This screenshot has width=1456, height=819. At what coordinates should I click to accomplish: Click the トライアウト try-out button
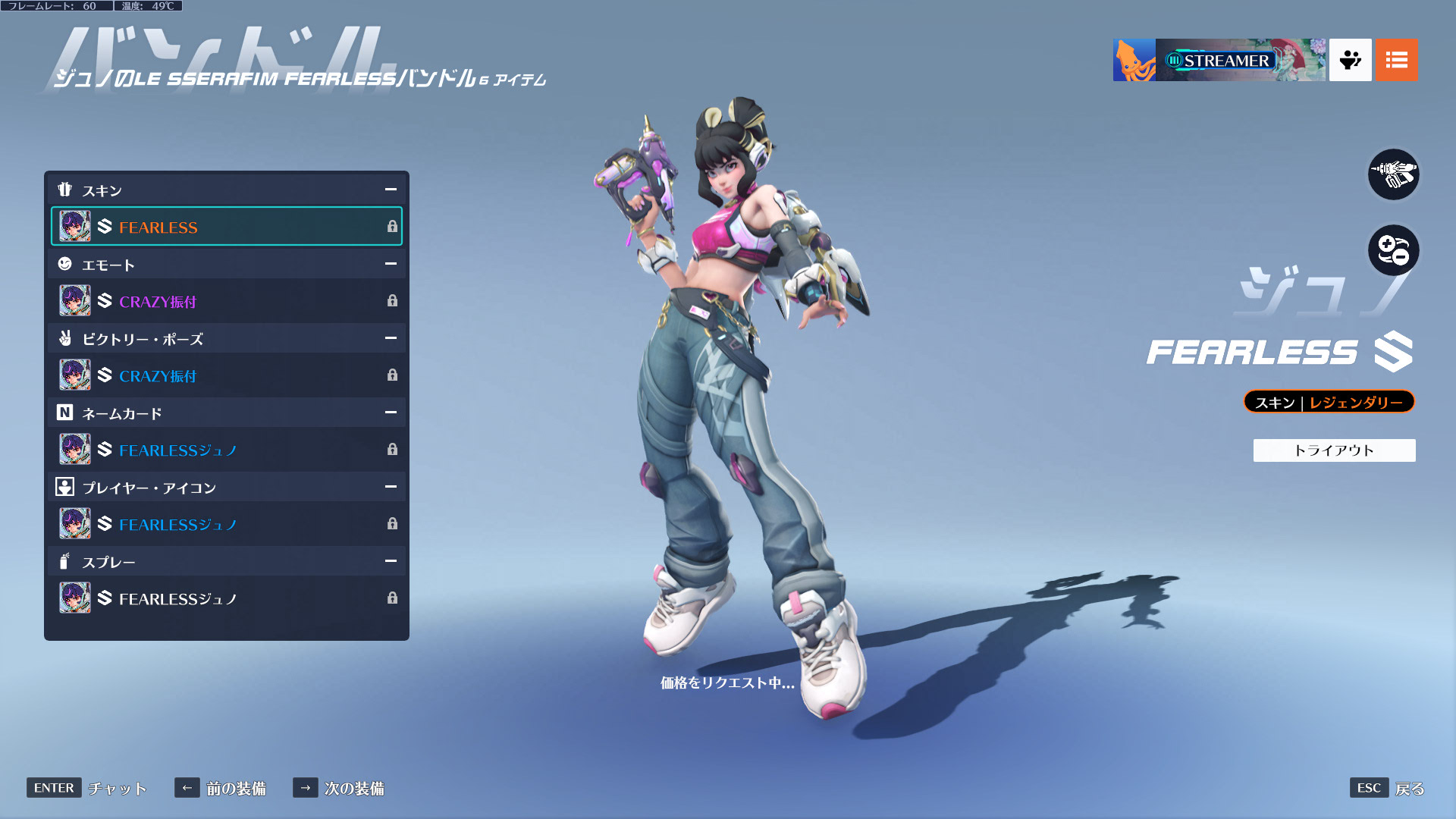(1334, 450)
